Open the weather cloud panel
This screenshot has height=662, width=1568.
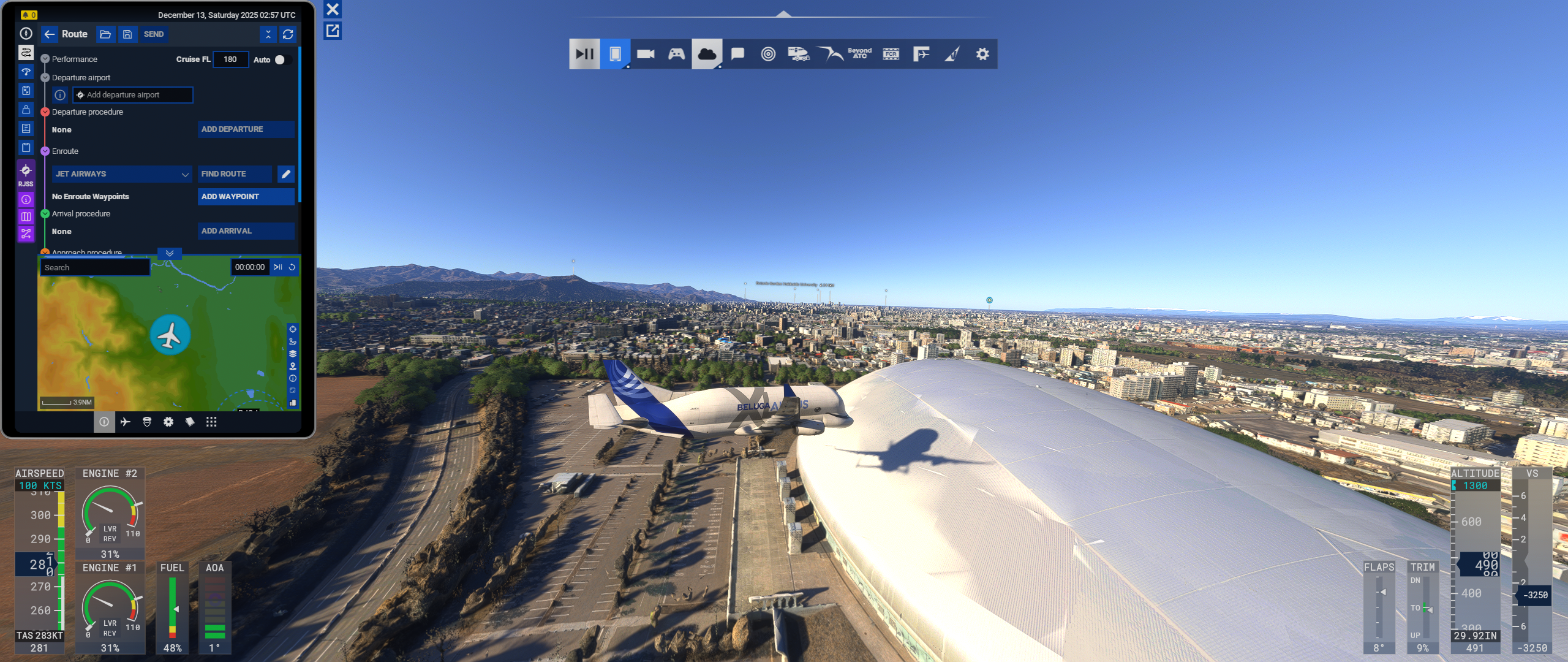point(707,54)
